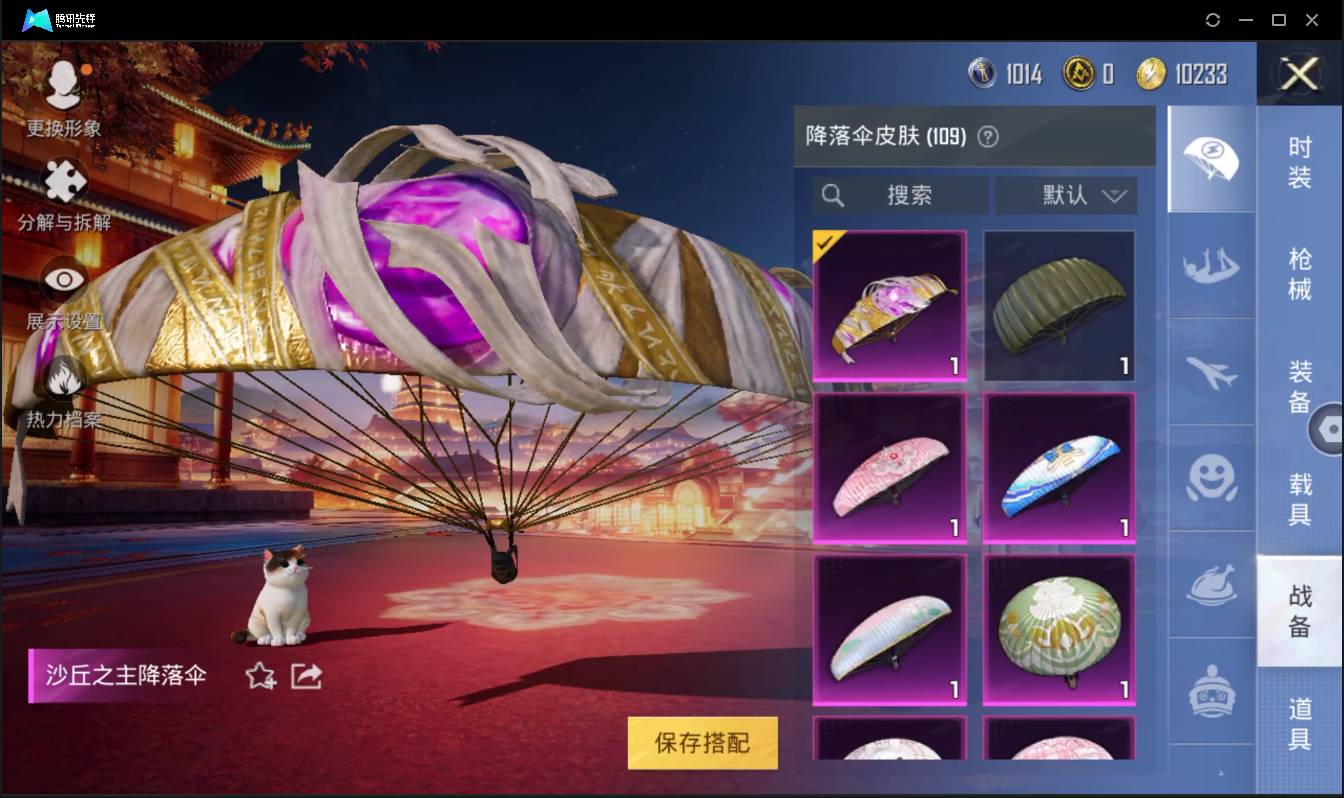The height and width of the screenshot is (798, 1344).
Task: Select the green military parachute thumbnail
Action: point(1058,305)
